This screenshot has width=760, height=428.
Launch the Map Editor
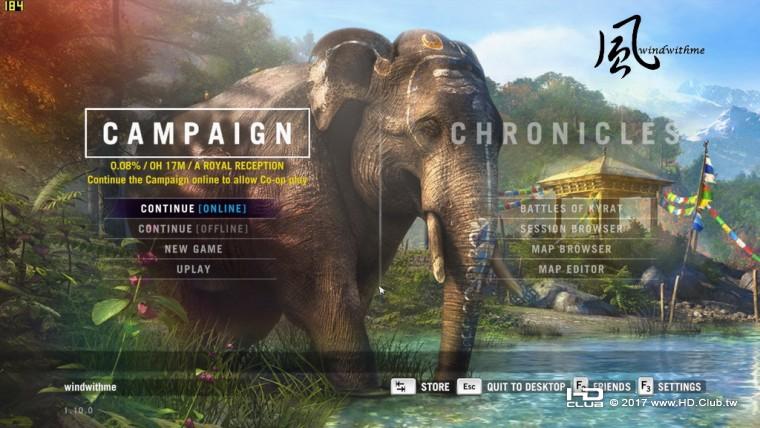pos(571,269)
